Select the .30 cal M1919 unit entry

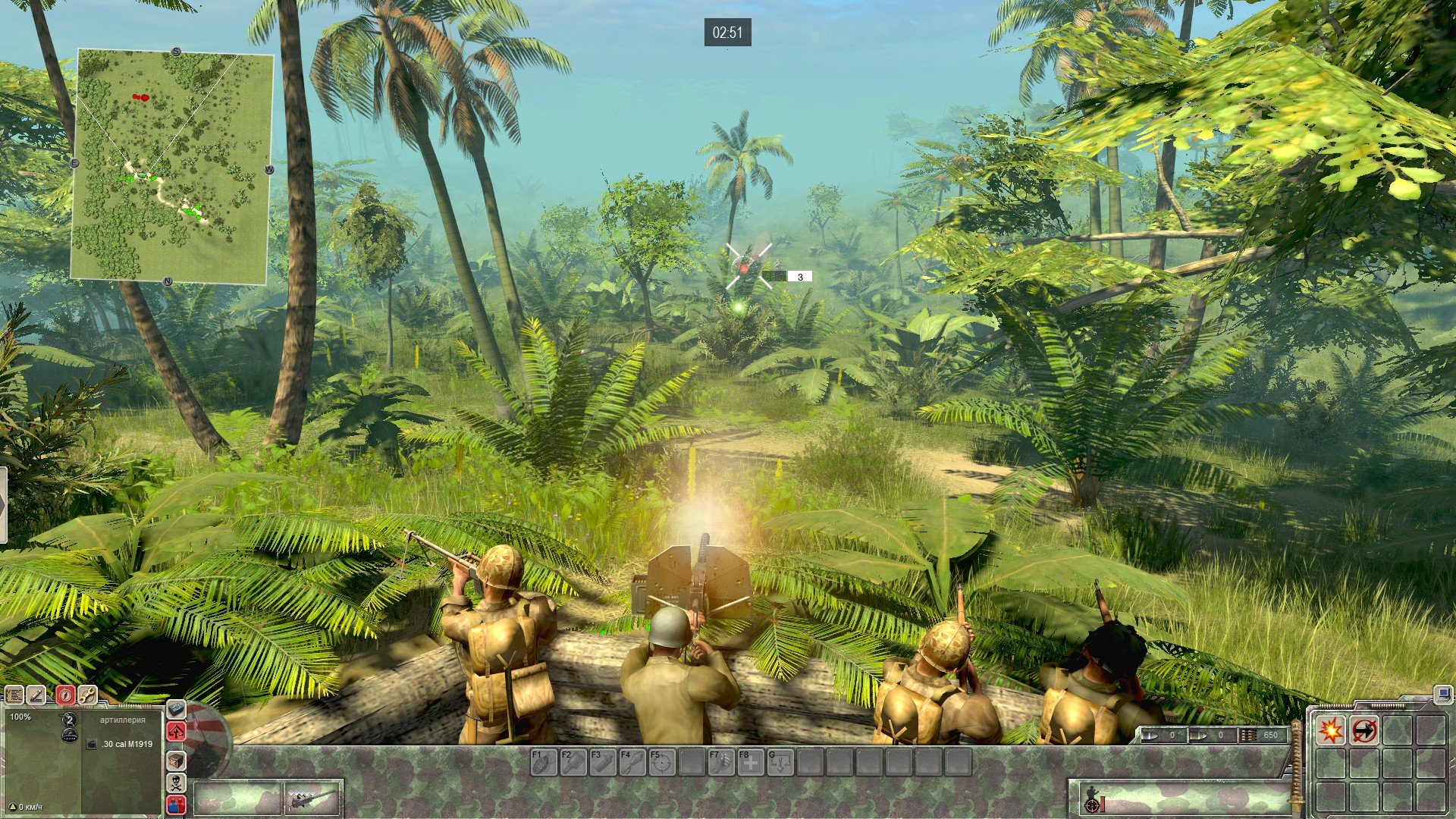(x=127, y=744)
